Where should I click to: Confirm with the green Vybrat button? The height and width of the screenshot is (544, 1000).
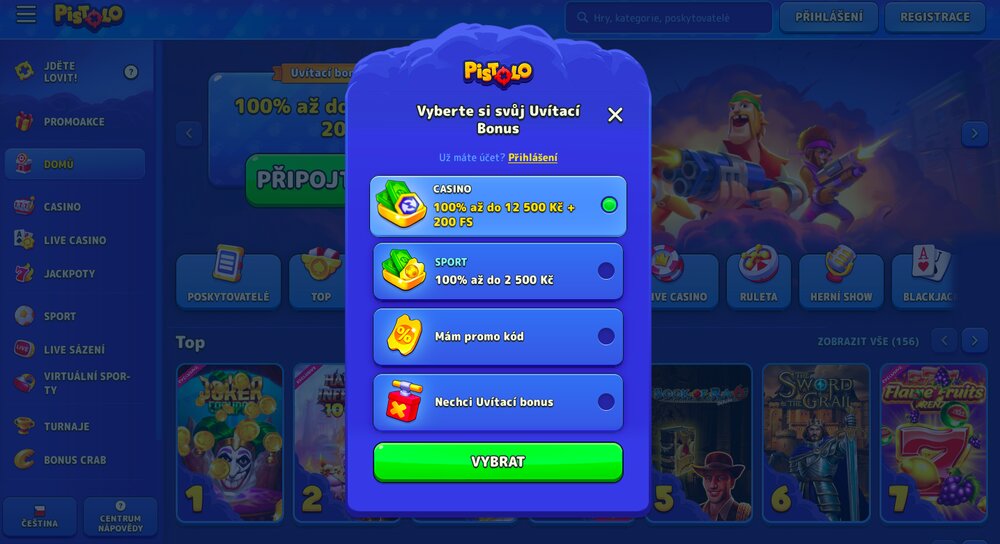point(498,462)
